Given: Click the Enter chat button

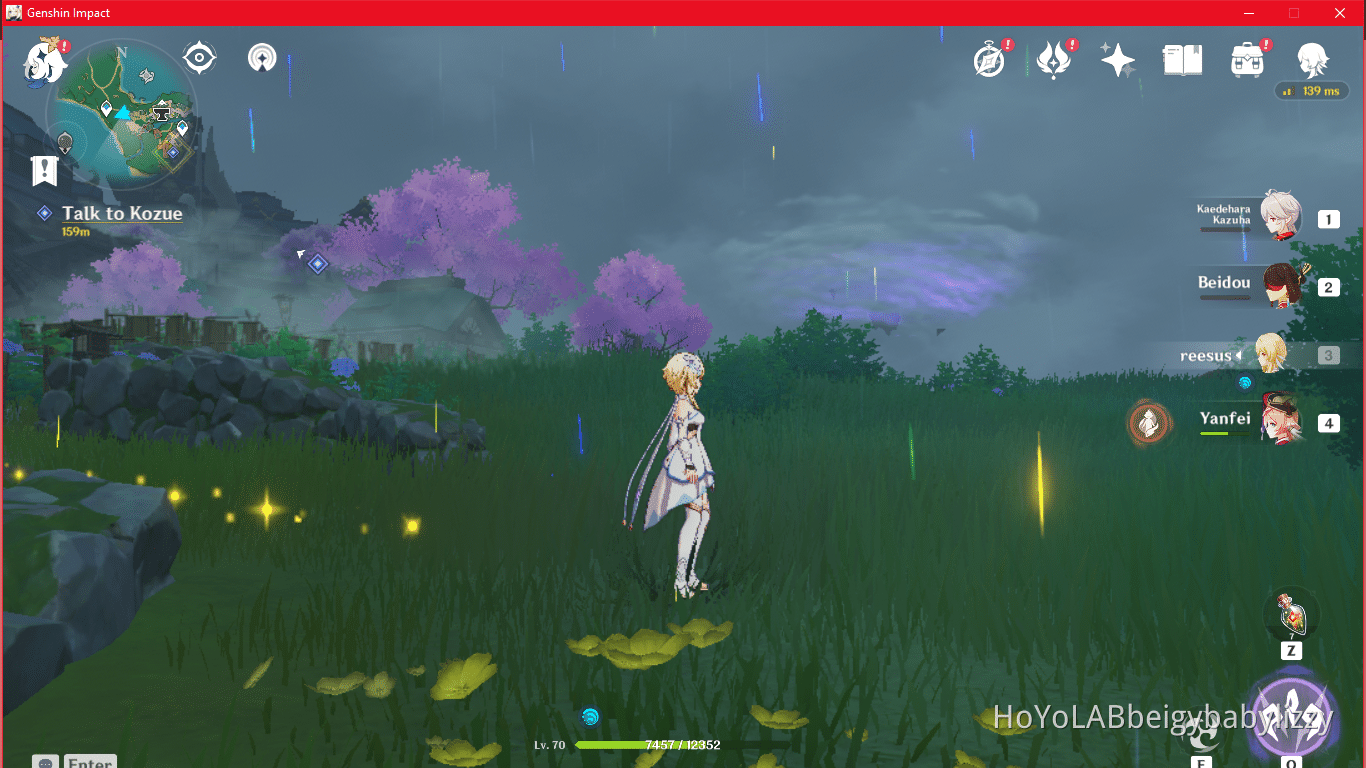Looking at the screenshot, I should pyautogui.click(x=89, y=761).
